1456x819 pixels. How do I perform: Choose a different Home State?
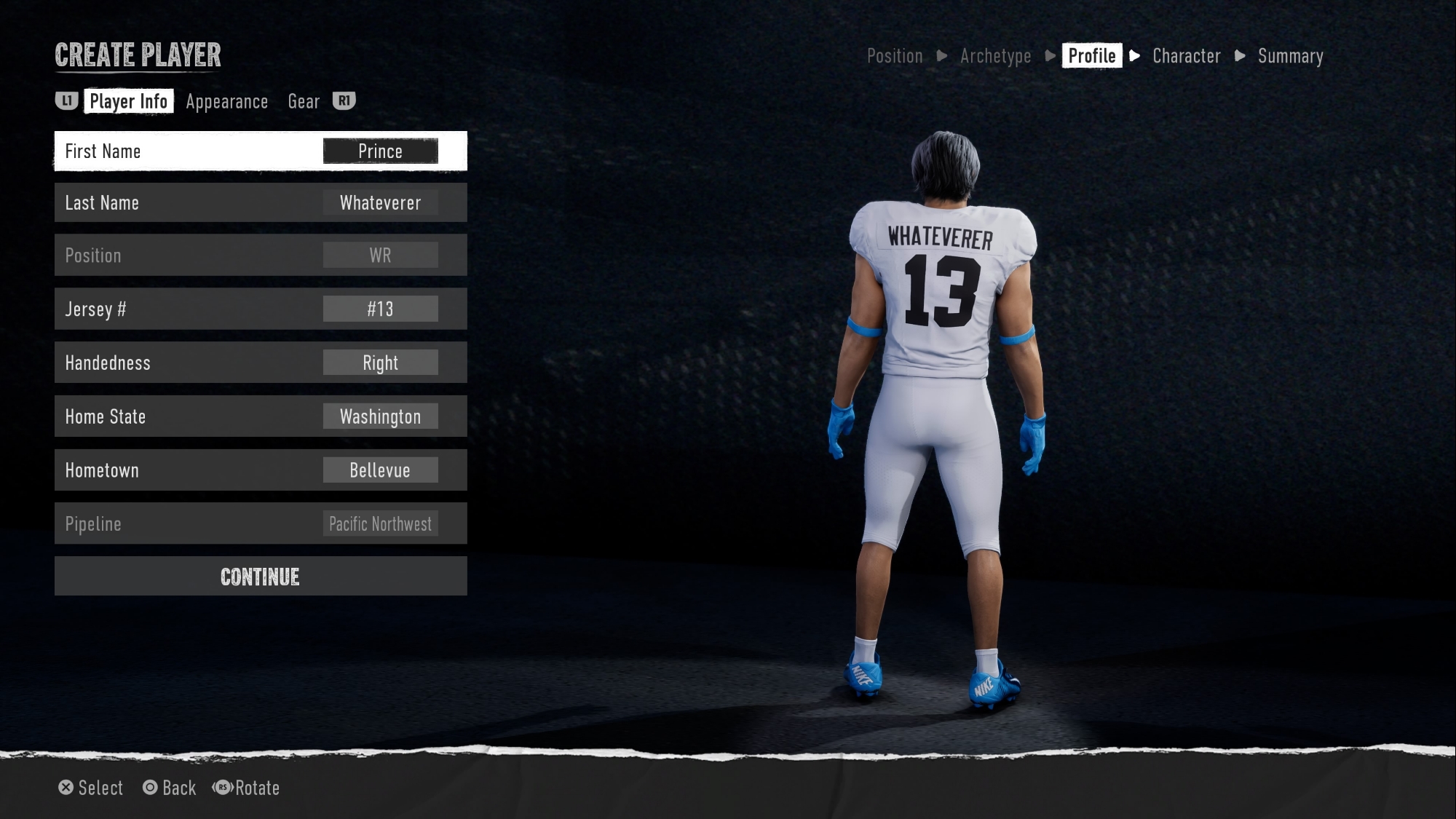pos(260,416)
